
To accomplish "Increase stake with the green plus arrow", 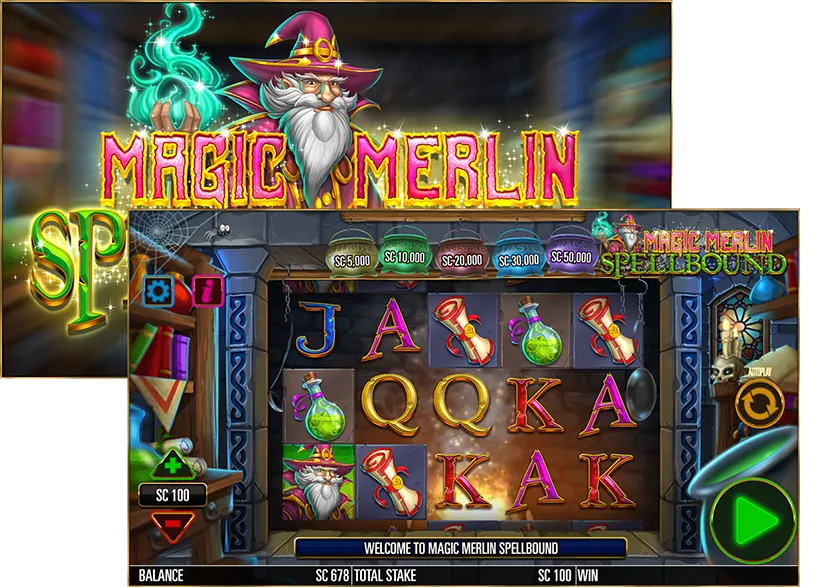I will tap(173, 465).
